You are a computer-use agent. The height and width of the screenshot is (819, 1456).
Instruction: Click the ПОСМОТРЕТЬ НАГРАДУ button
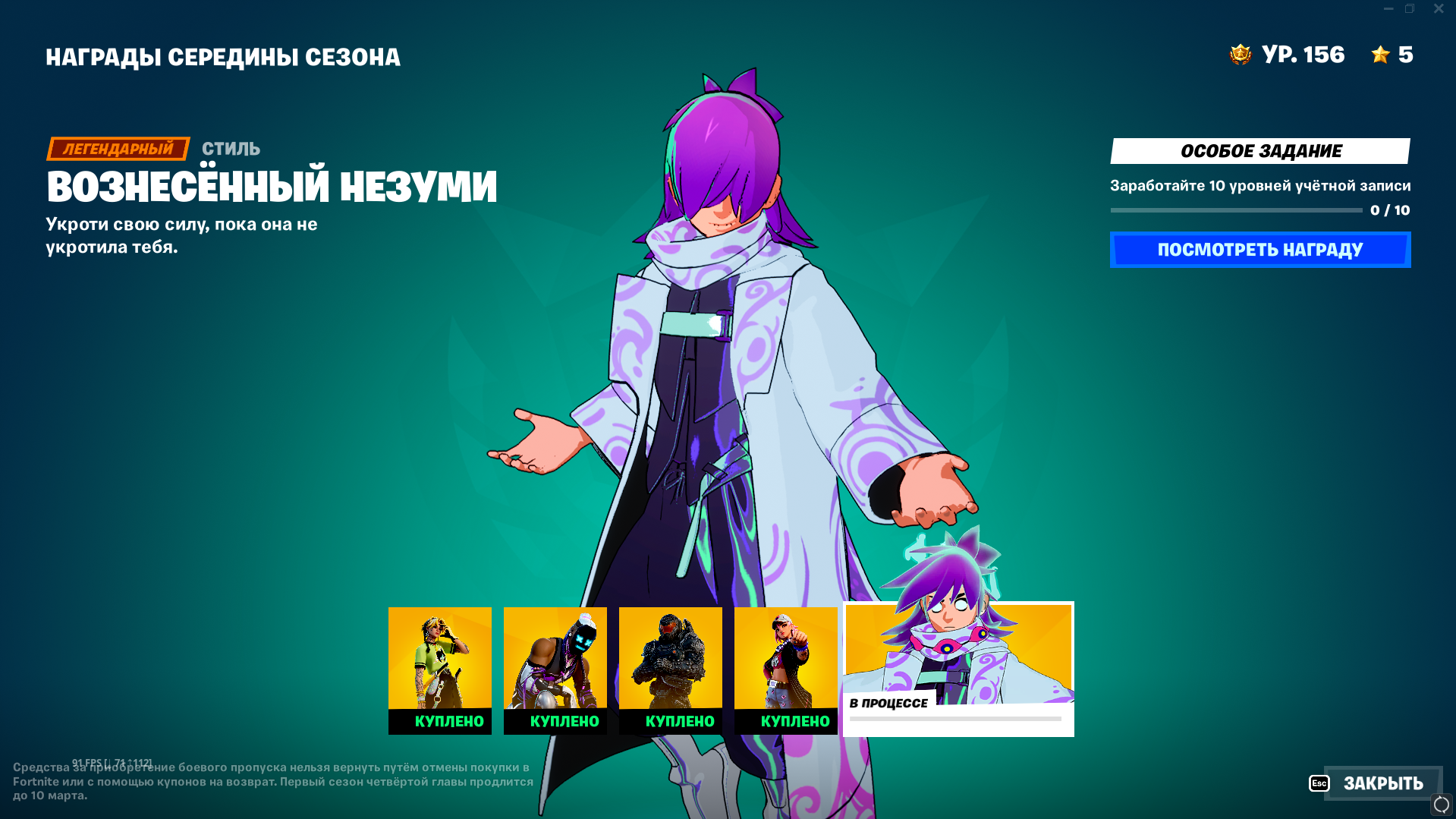point(1259,250)
